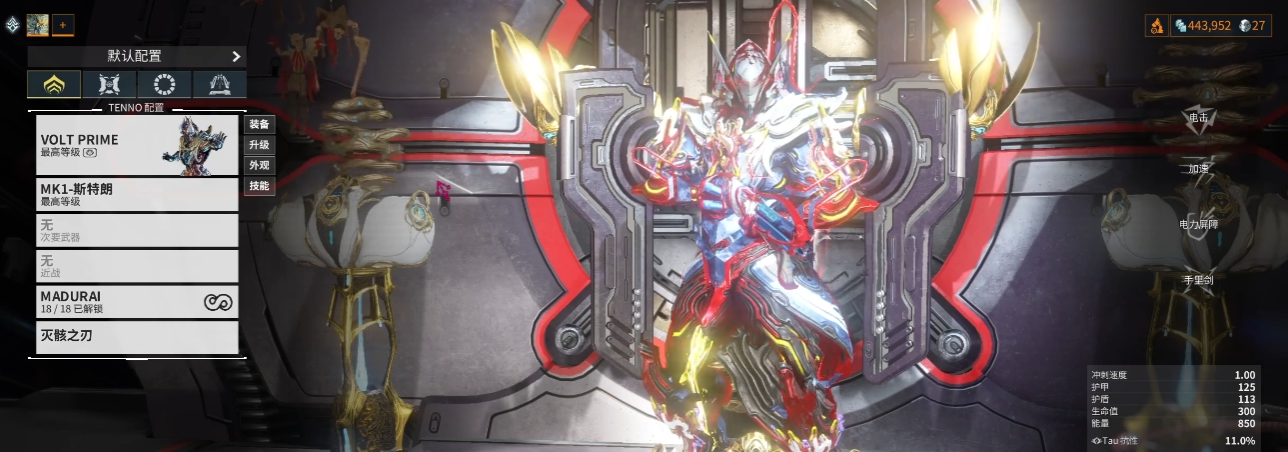The width and height of the screenshot is (1288, 452).
Task: Select the empty 近战 melee slot
Action: tap(137, 266)
